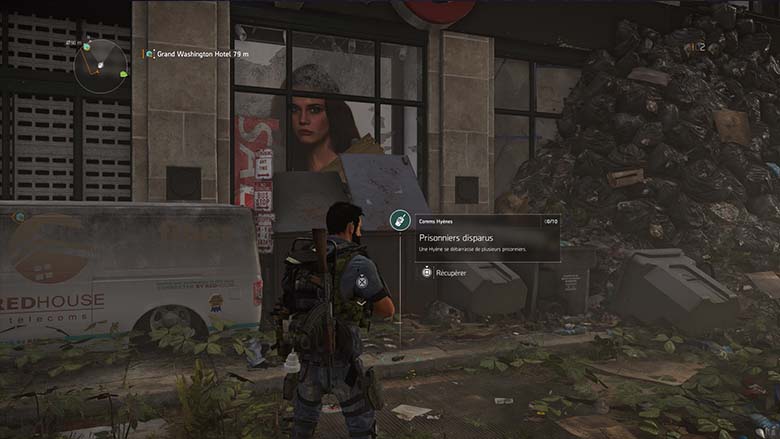Click the green marker on the minimap's right edge

124,73
